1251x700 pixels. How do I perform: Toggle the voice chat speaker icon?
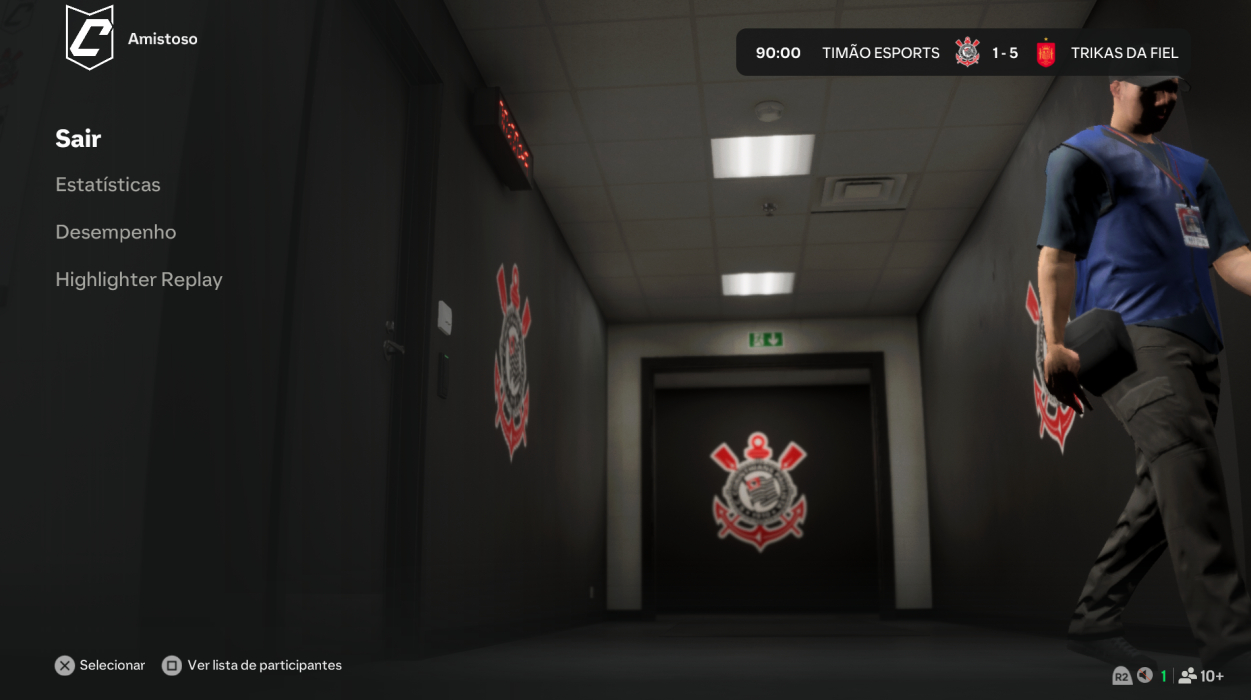1145,676
